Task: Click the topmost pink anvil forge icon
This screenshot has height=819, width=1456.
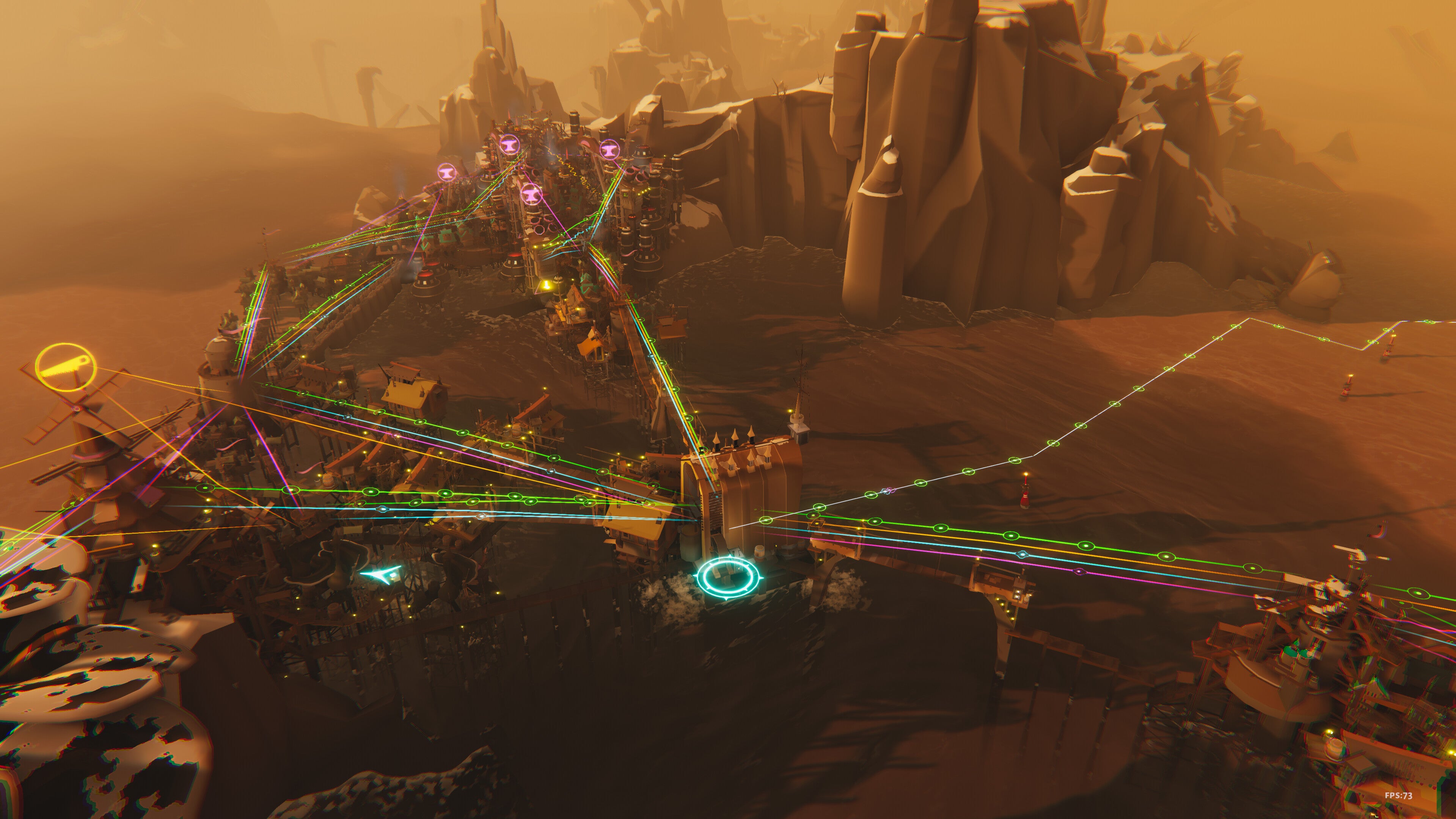Action: click(510, 145)
